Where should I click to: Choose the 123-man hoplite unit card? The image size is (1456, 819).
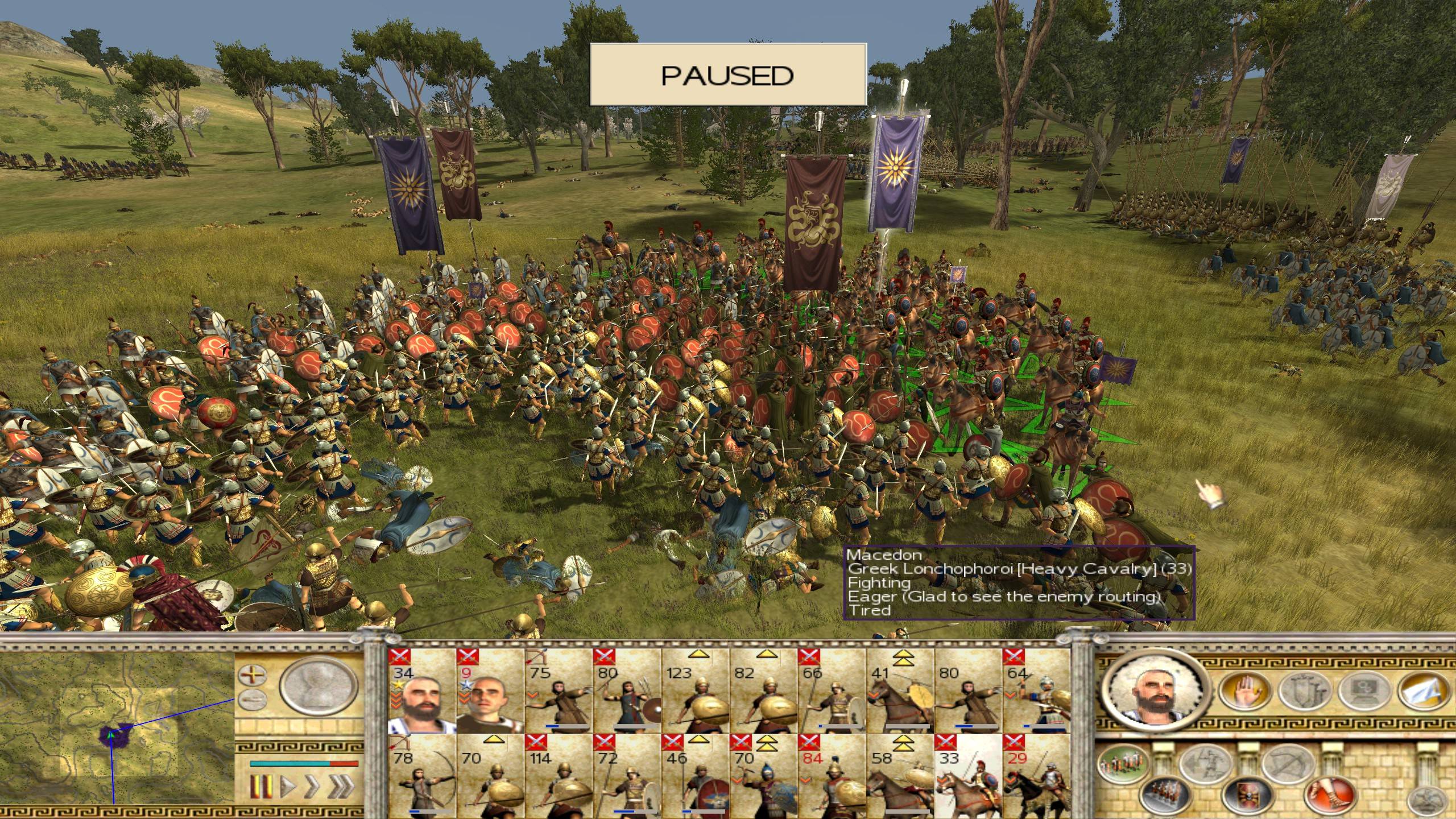[x=695, y=692]
